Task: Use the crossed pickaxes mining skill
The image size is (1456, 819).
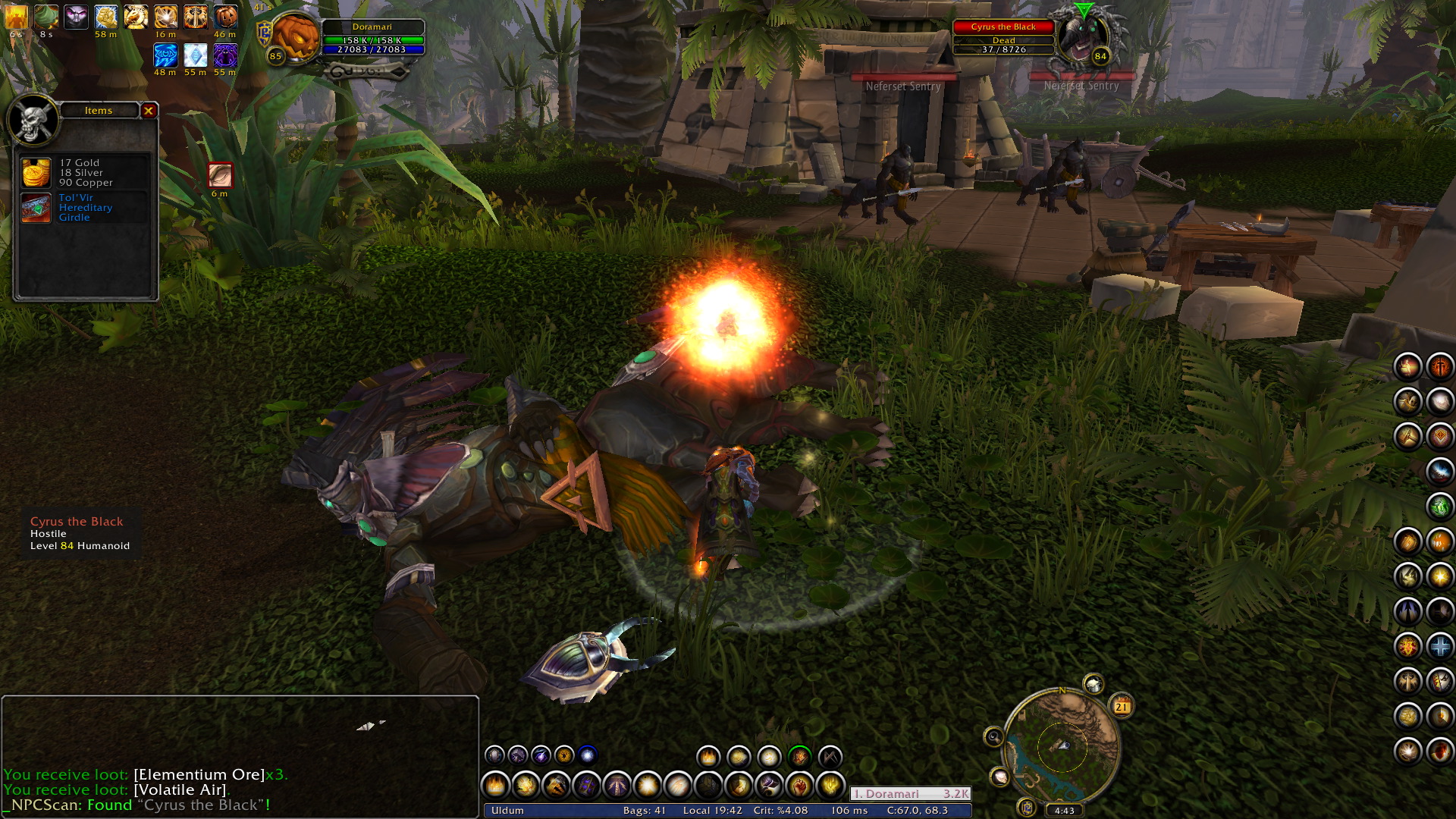Action: [830, 756]
